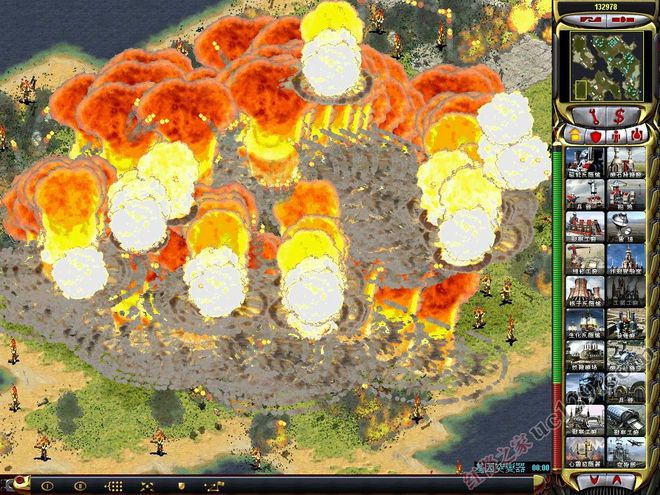
Task: Switch to the infantry build tab
Action: point(616,134)
